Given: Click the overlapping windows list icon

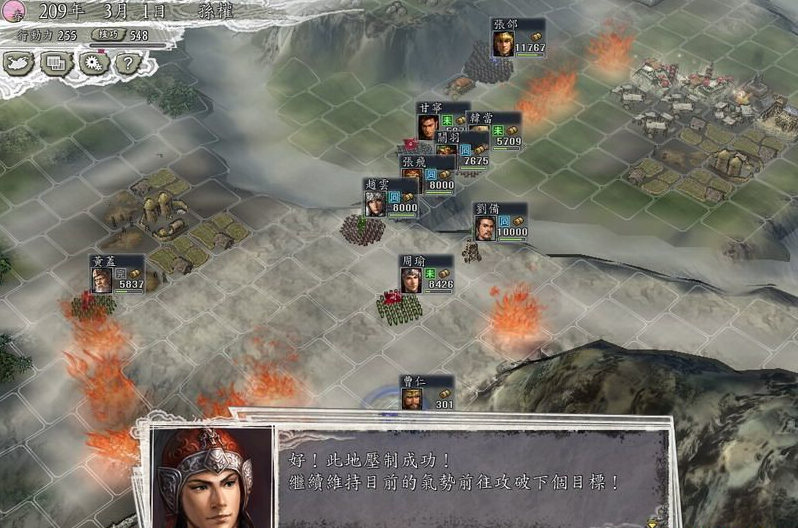Looking at the screenshot, I should (x=56, y=63).
